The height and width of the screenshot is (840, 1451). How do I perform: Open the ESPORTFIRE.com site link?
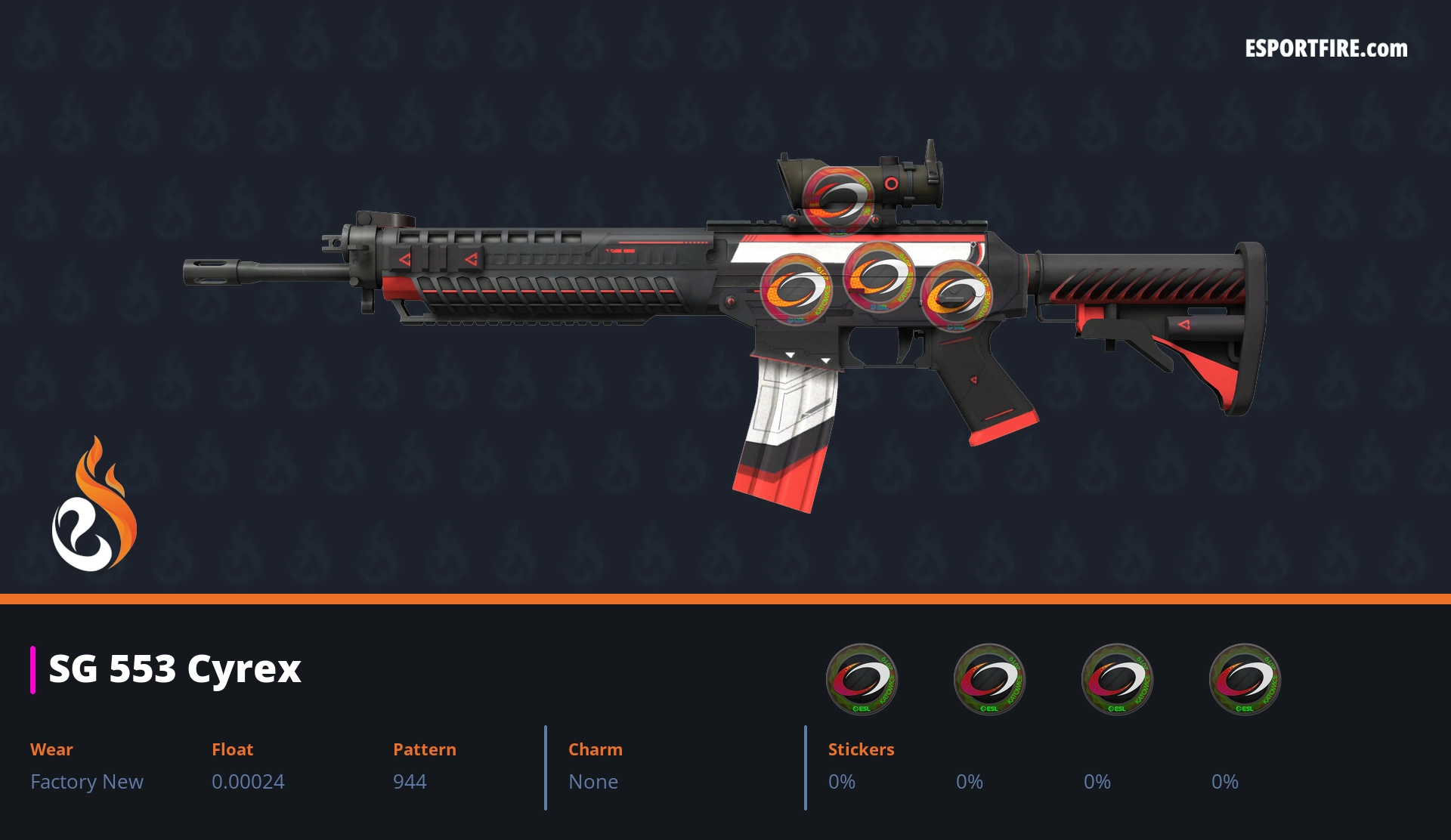click(1326, 49)
